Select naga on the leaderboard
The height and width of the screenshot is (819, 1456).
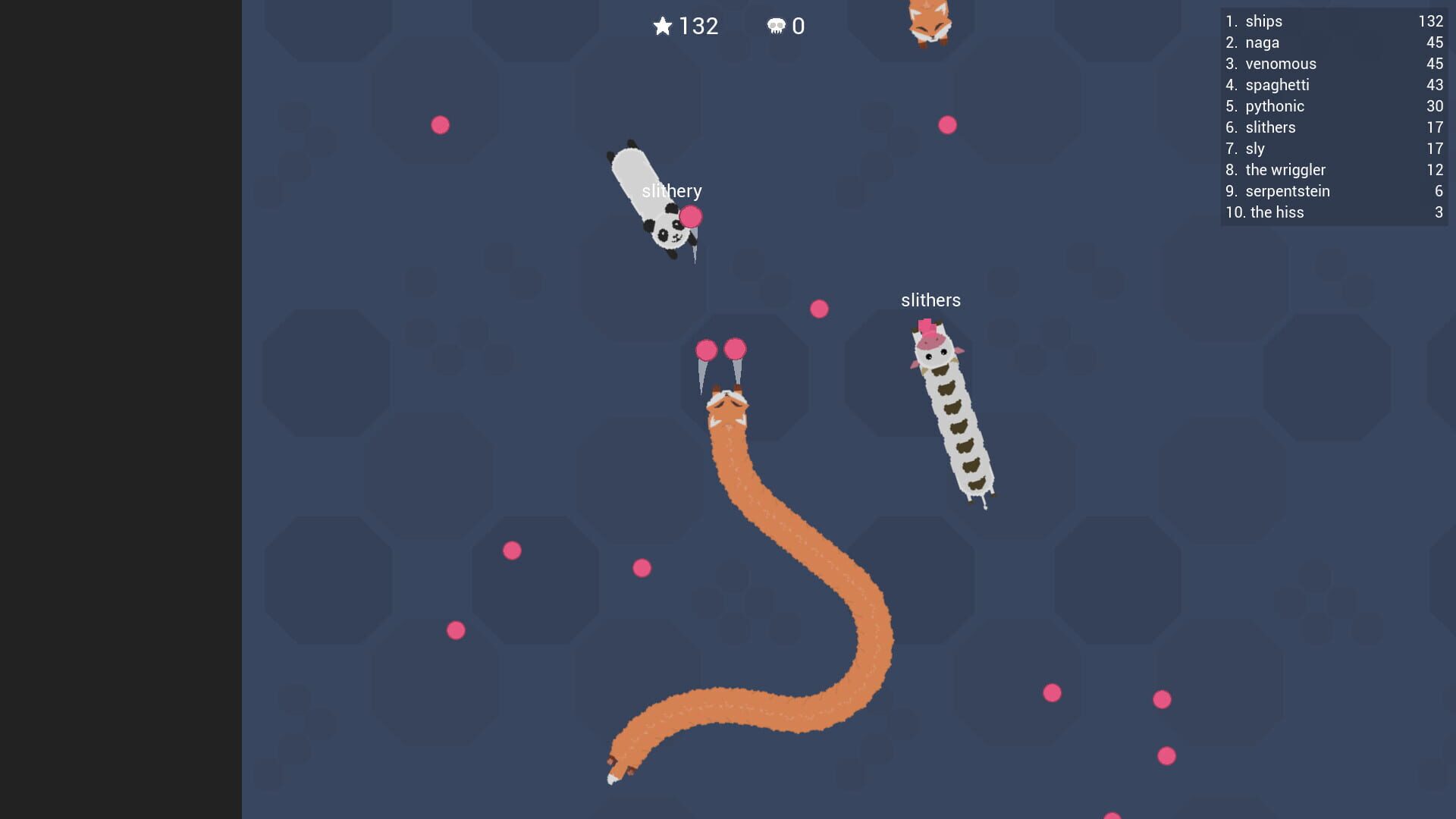click(x=1261, y=42)
